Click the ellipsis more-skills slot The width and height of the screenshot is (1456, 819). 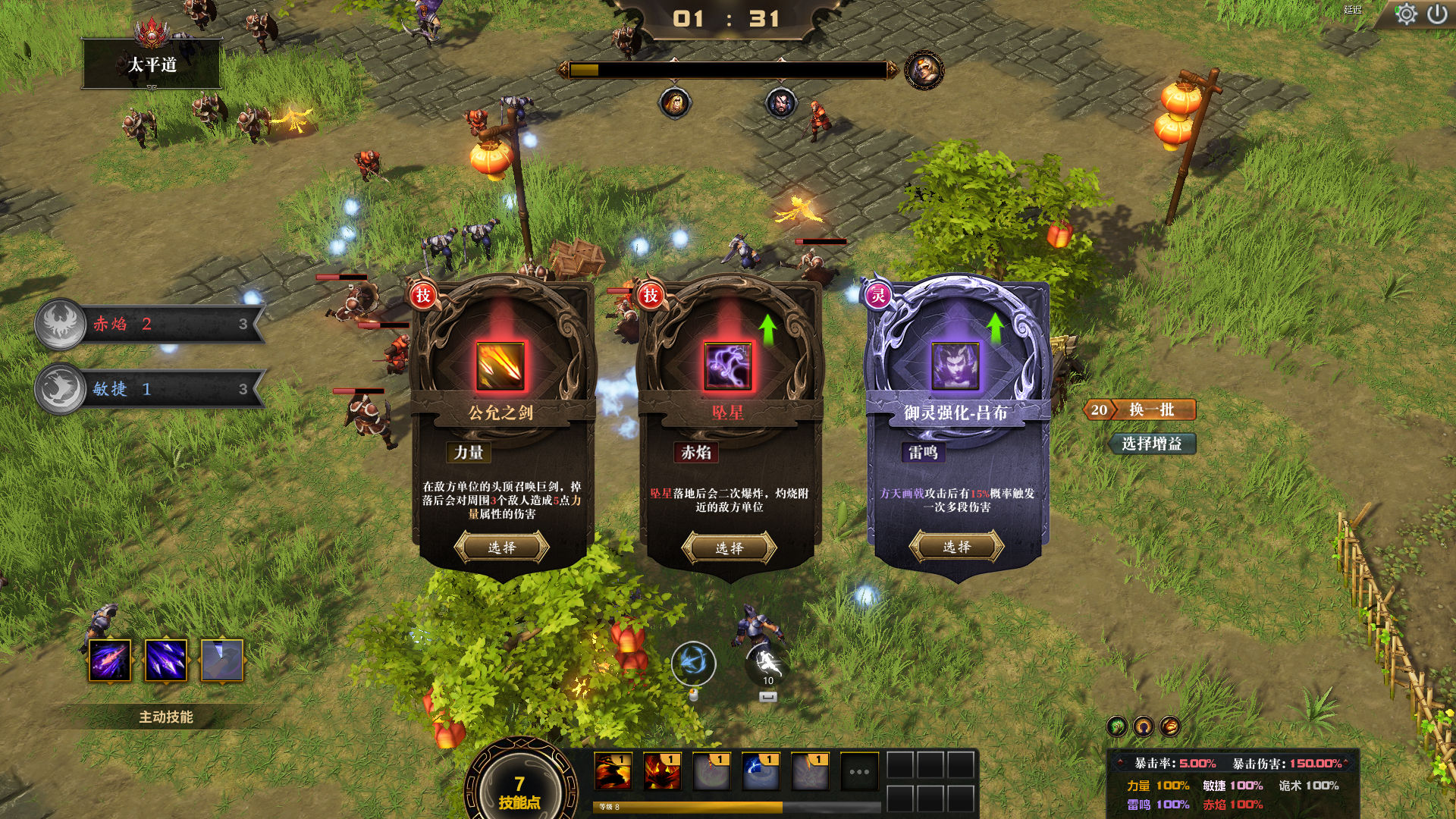pyautogui.click(x=858, y=772)
